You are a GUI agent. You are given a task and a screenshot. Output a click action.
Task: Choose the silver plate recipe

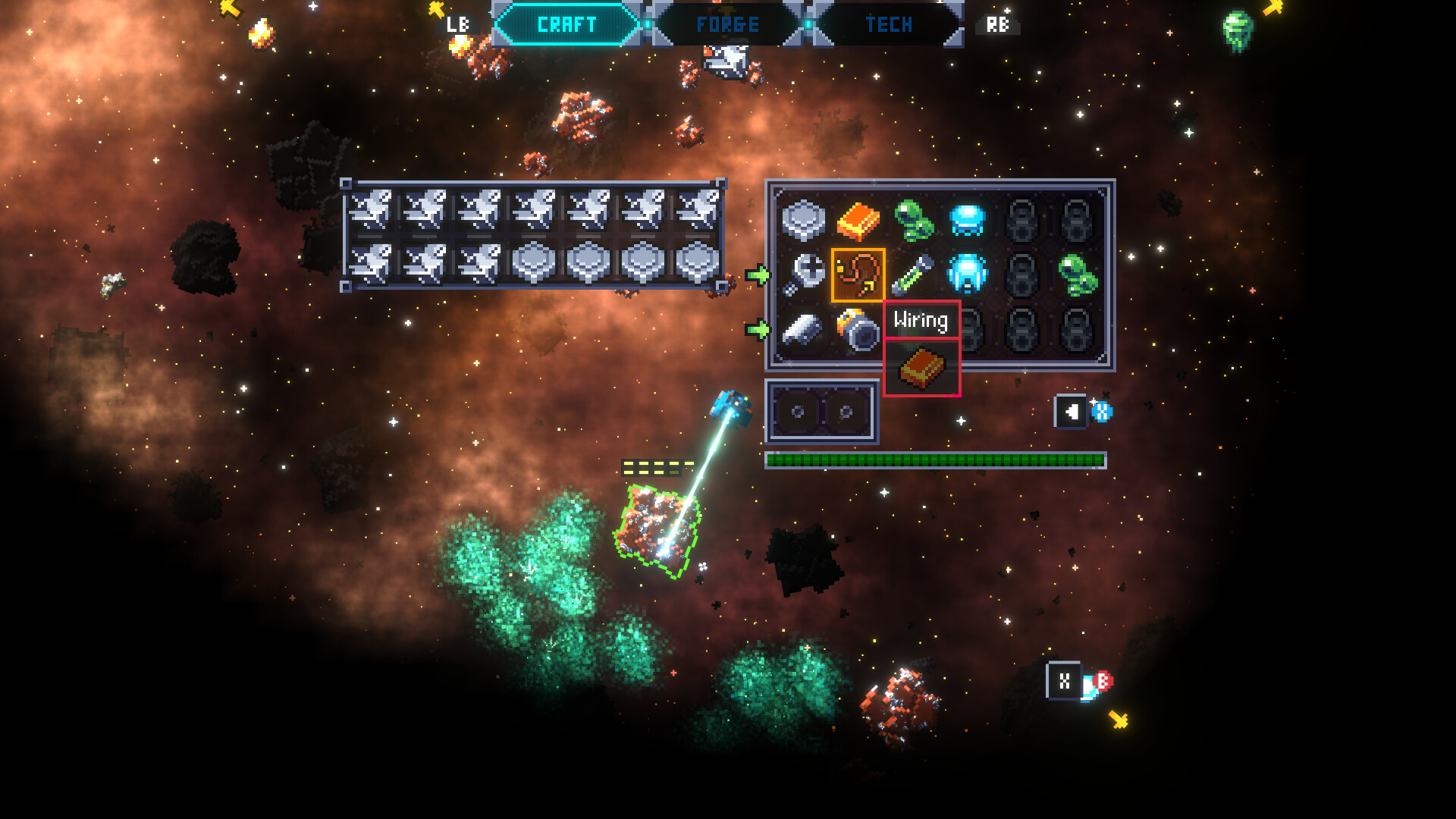pos(803,220)
